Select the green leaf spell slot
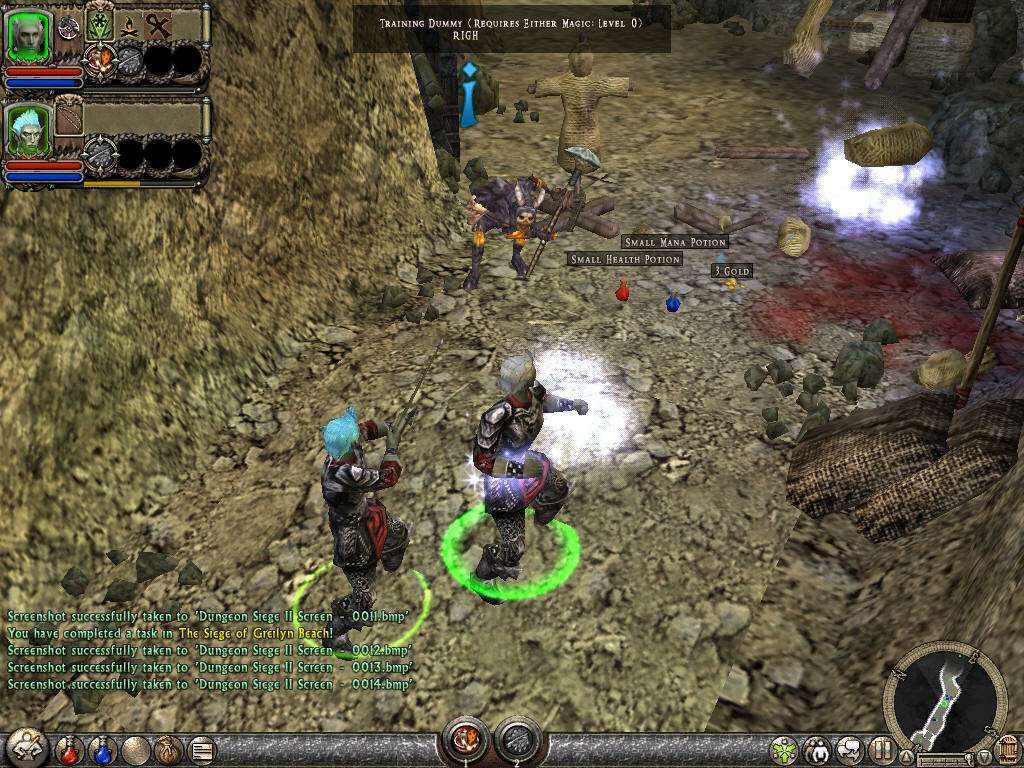The height and width of the screenshot is (768, 1024). pyautogui.click(x=99, y=25)
